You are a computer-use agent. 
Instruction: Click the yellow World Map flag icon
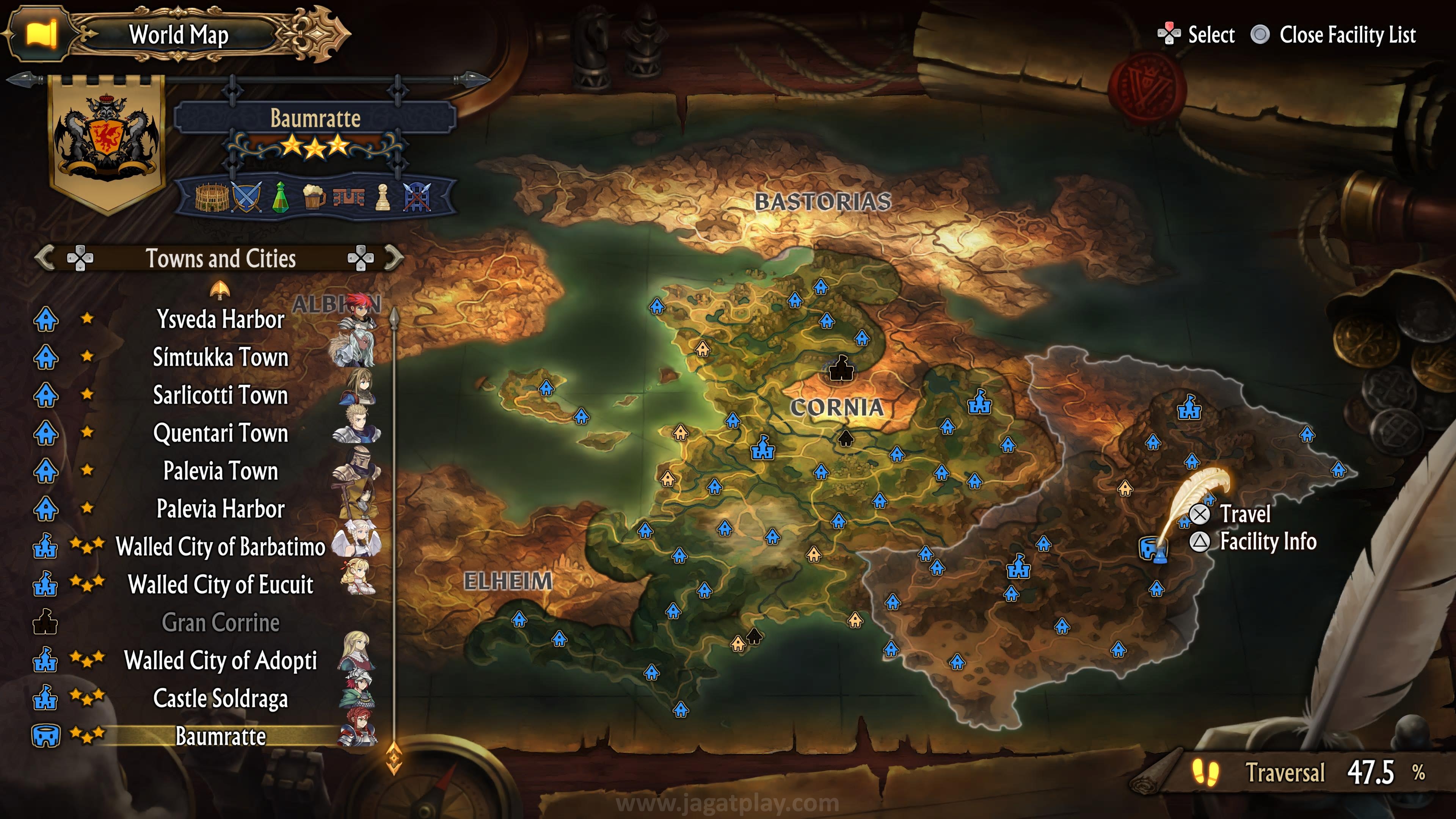41,34
